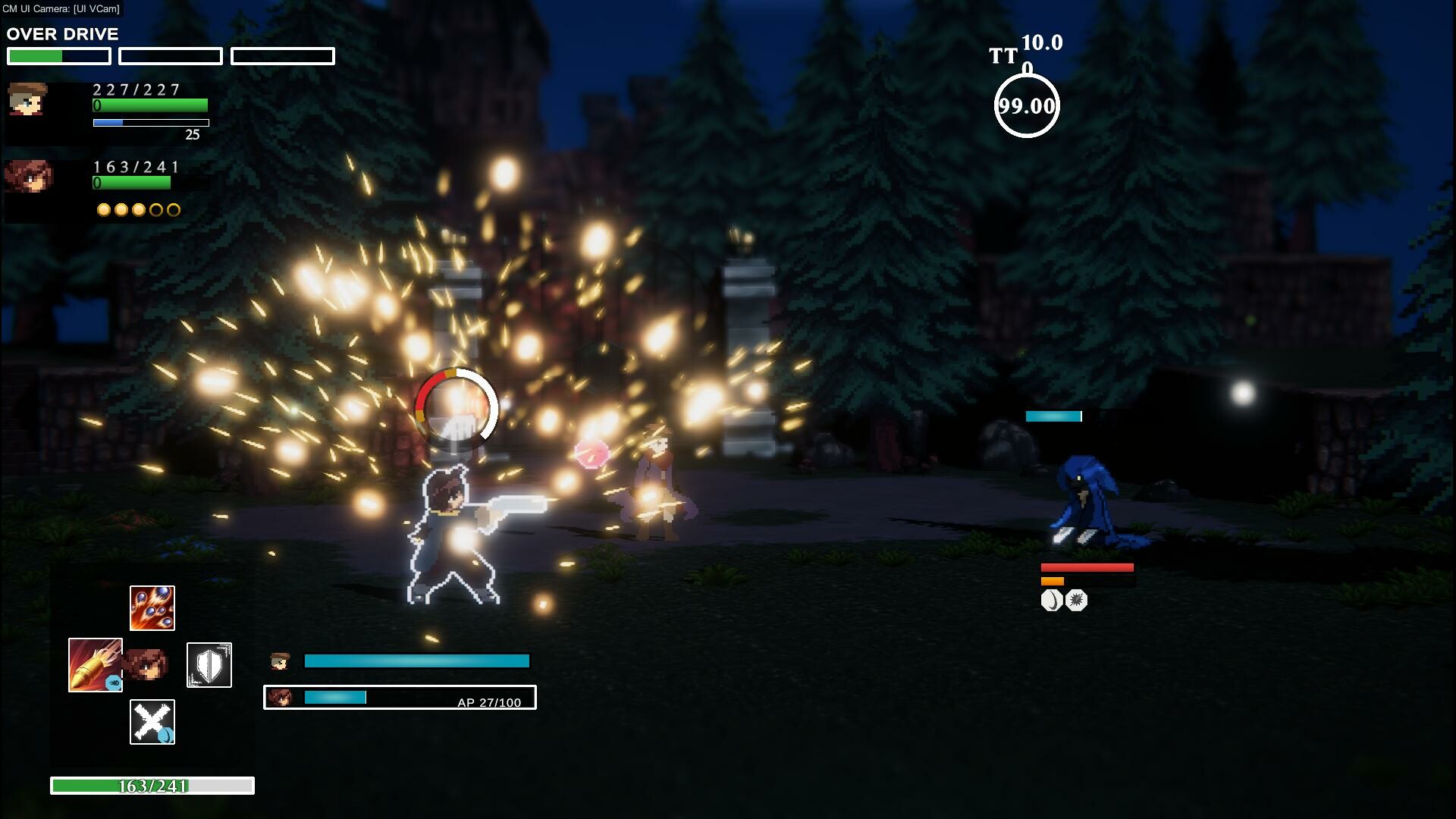Click the enemy's burst weakness icon
The width and height of the screenshot is (1456, 819).
[x=1076, y=599]
